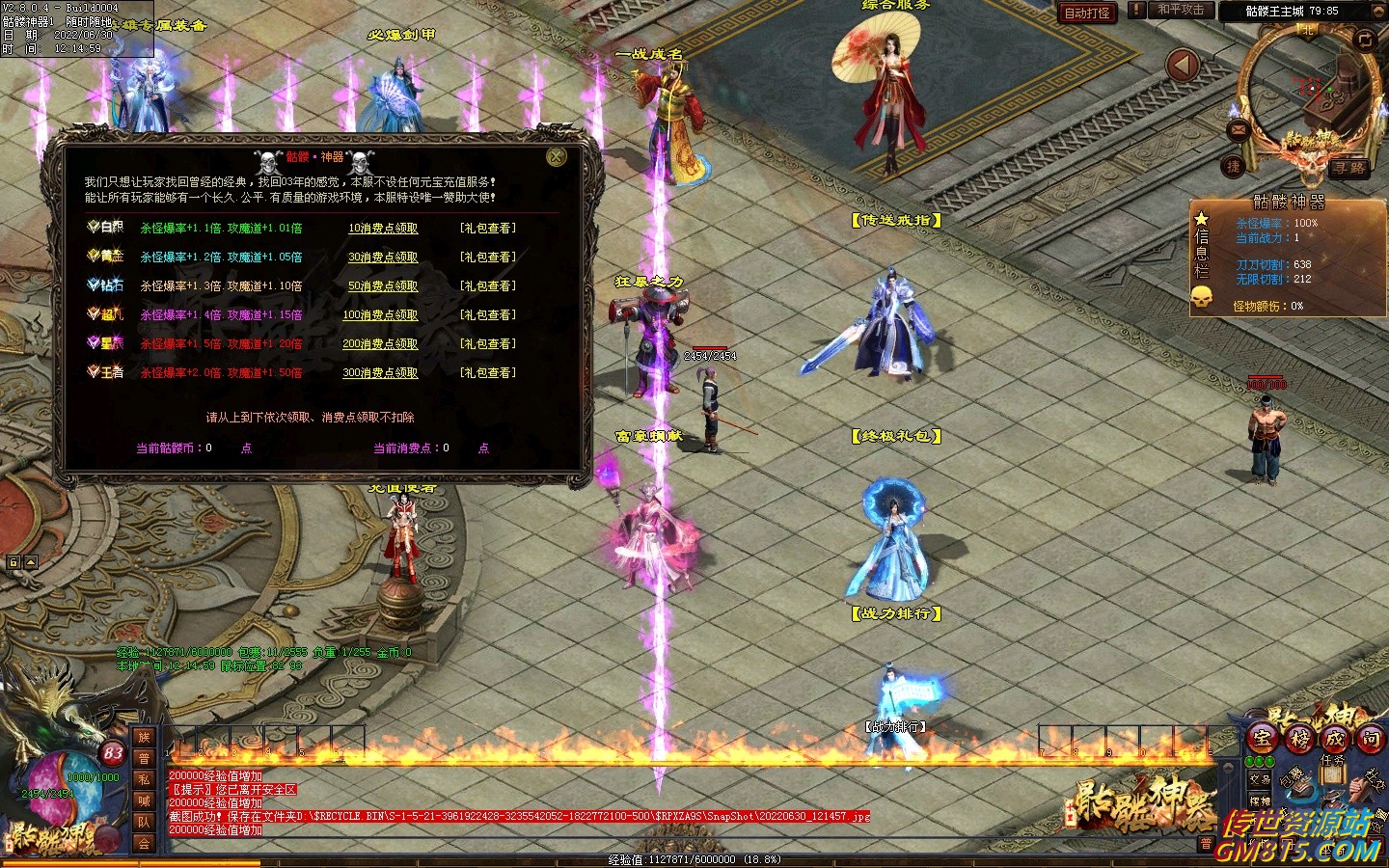Toggle the 自动打怪 auto-fight button
Screen dimensions: 1389x868
pos(1087,13)
